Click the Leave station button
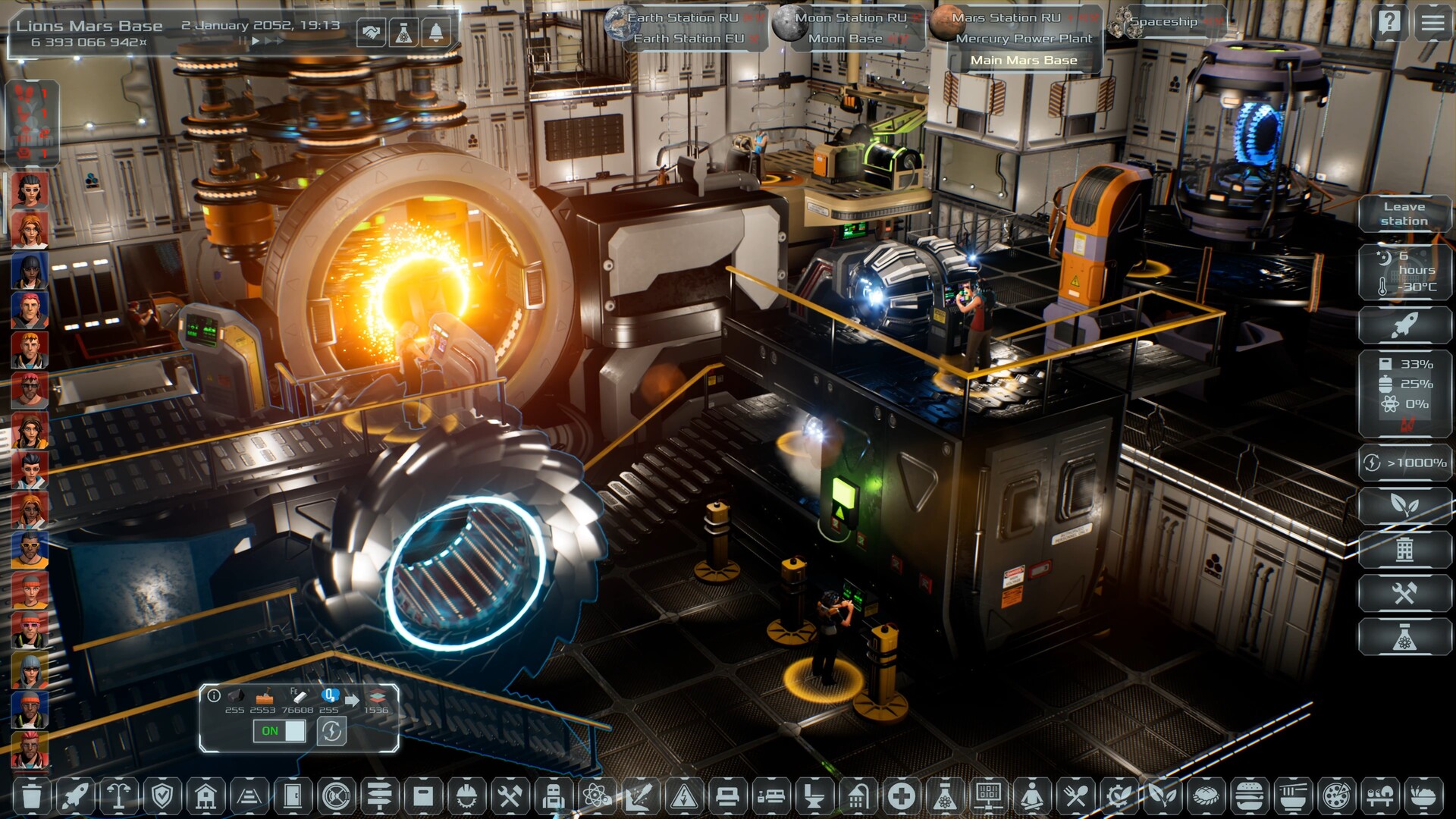This screenshot has height=819, width=1456. tap(1404, 214)
